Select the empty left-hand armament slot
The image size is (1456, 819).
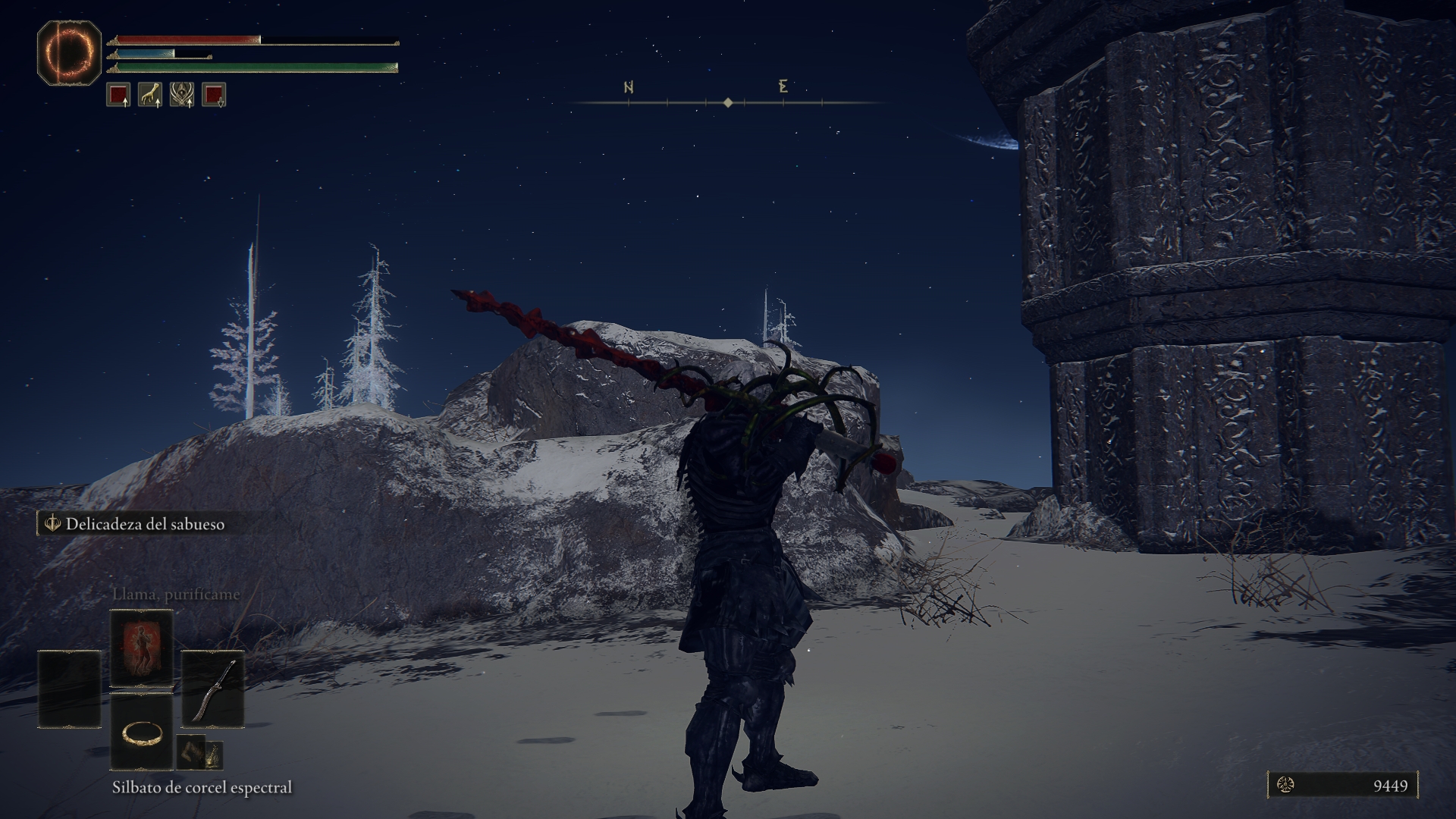point(69,689)
